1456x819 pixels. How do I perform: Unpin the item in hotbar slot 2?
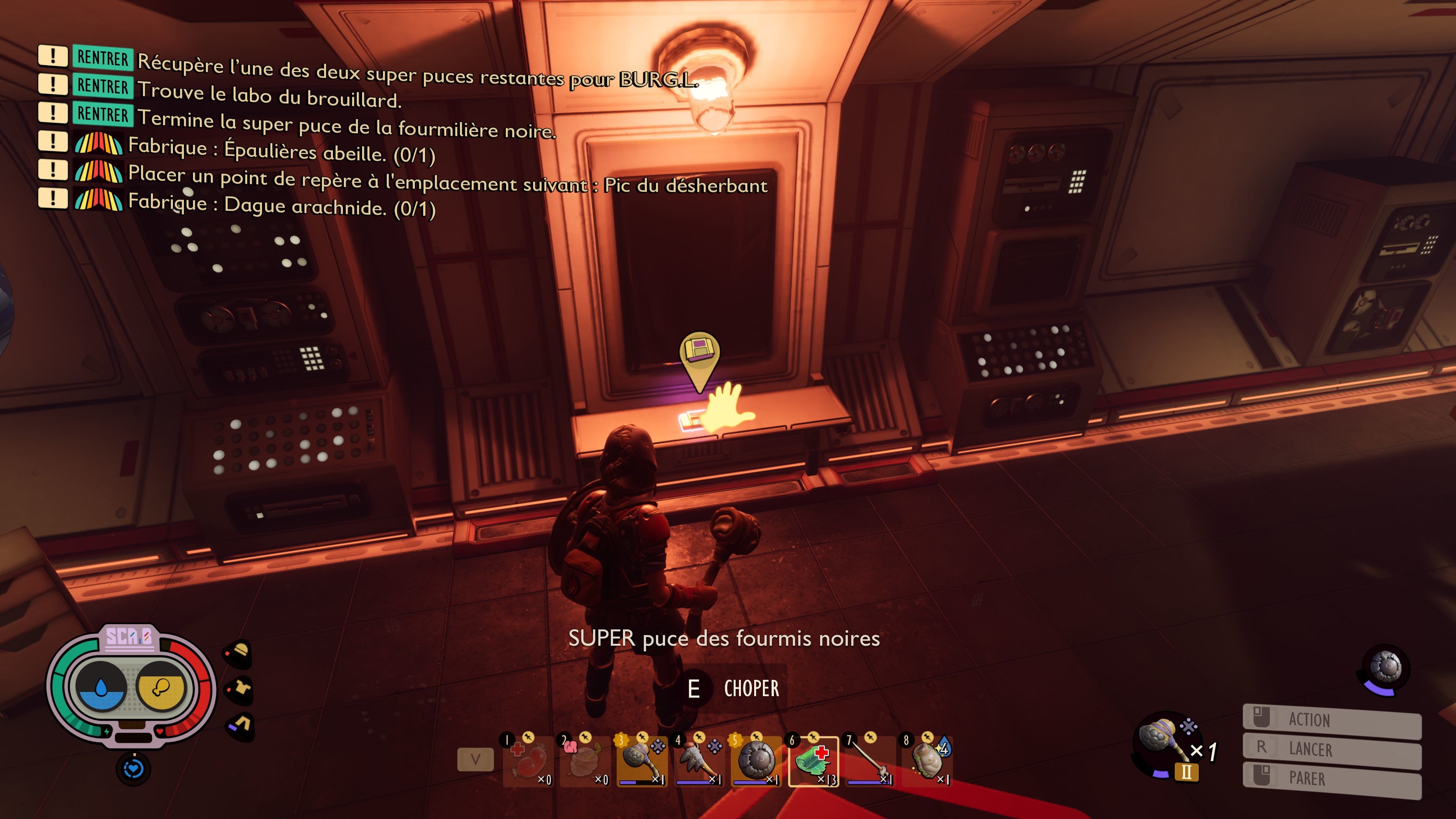pos(587,738)
